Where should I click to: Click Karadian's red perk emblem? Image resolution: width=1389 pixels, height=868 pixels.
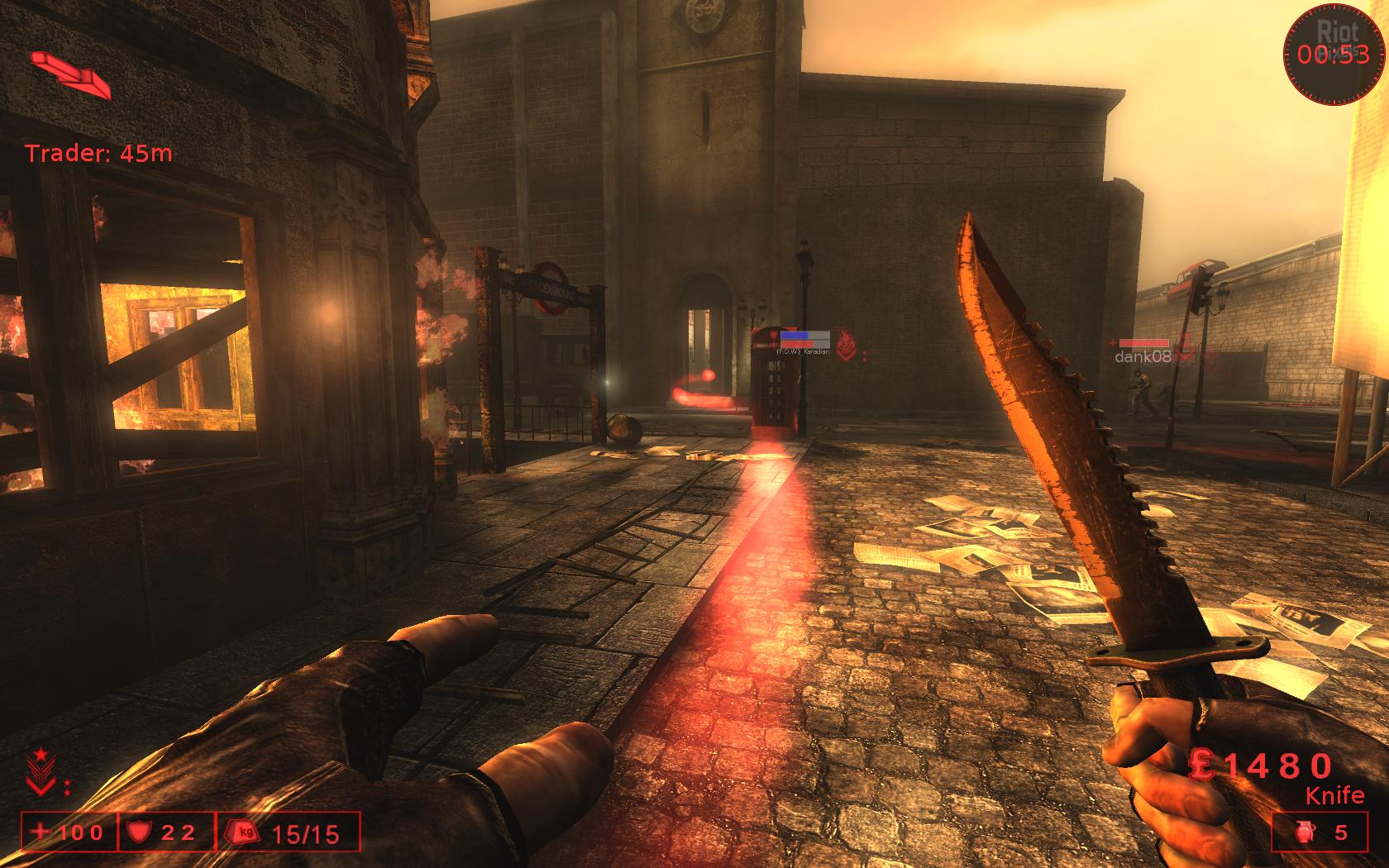[844, 344]
